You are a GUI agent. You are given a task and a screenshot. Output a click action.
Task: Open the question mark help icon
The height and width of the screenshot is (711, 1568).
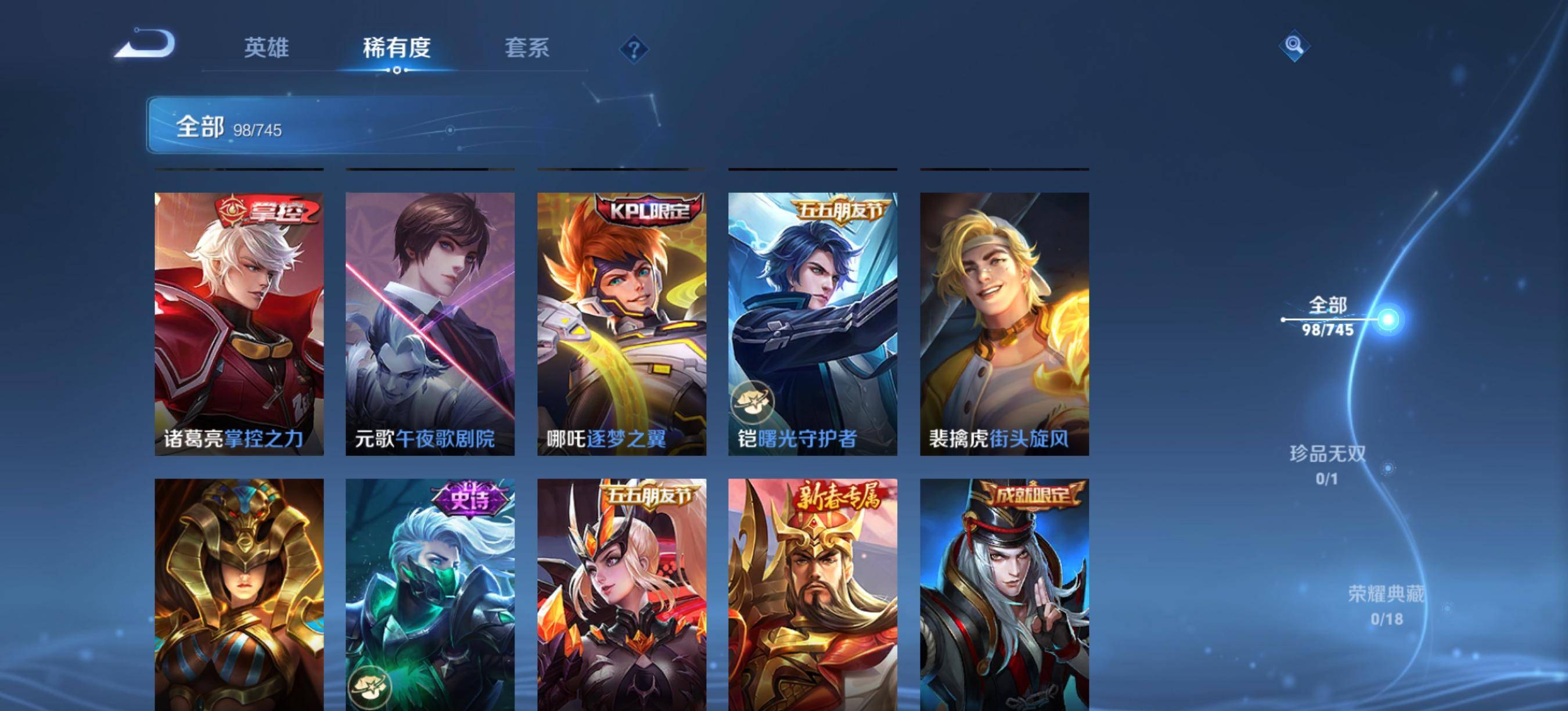click(634, 49)
